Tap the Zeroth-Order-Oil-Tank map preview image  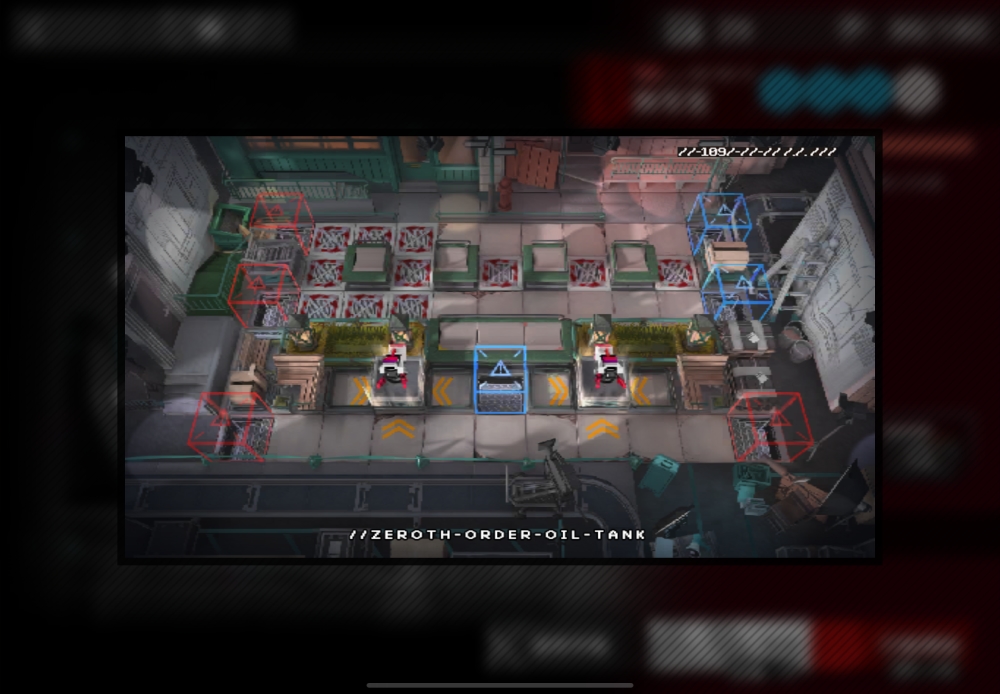[500, 346]
